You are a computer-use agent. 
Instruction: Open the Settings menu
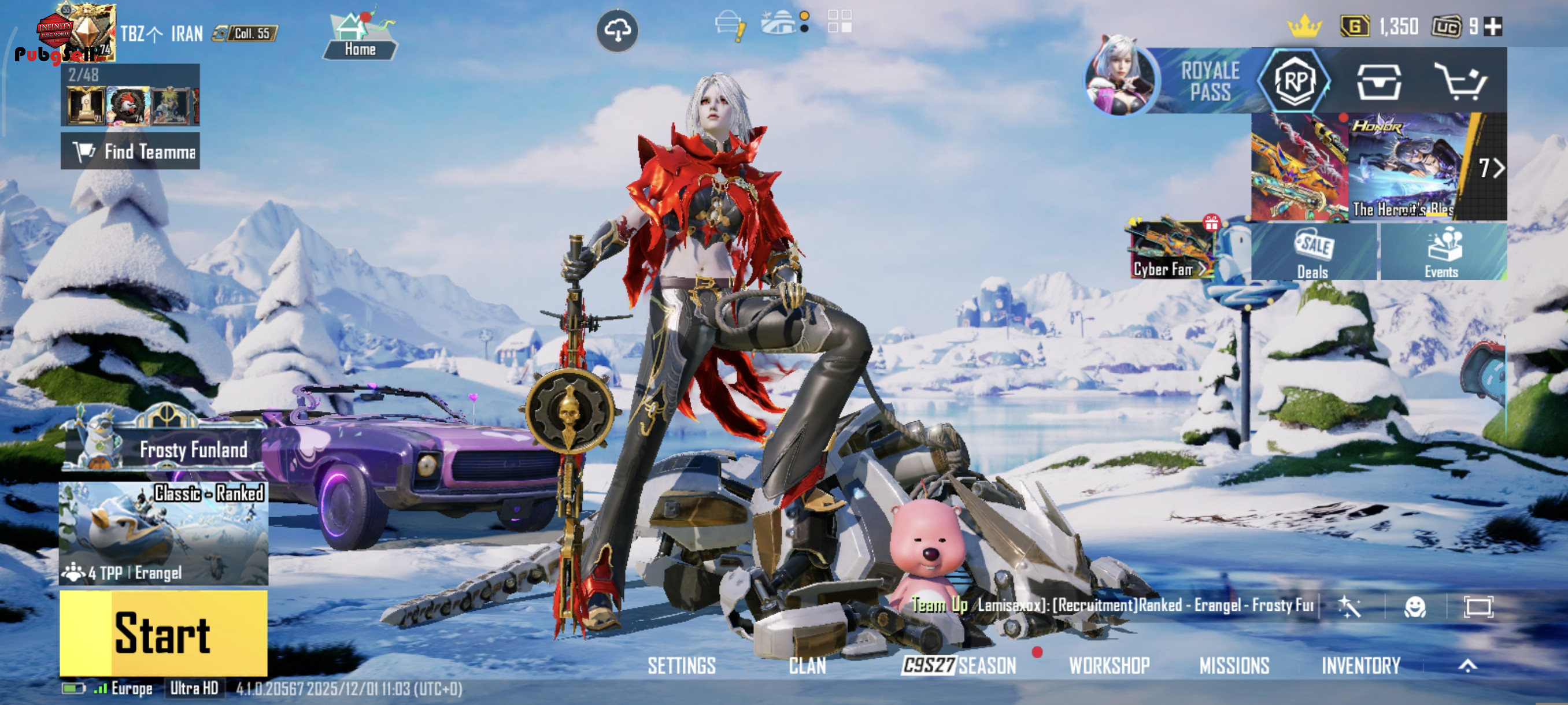point(681,665)
